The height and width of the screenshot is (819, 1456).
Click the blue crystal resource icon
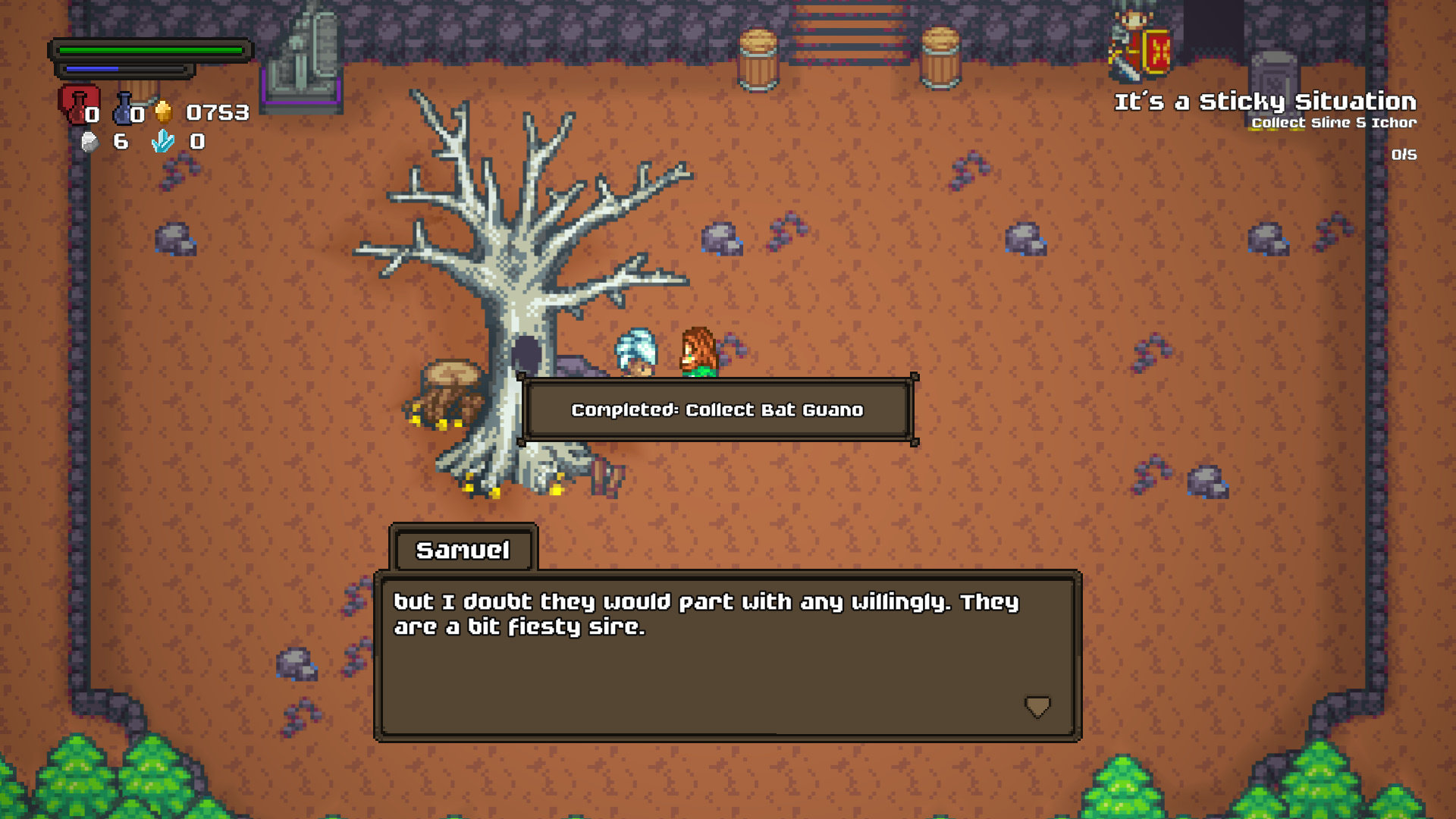point(162,141)
